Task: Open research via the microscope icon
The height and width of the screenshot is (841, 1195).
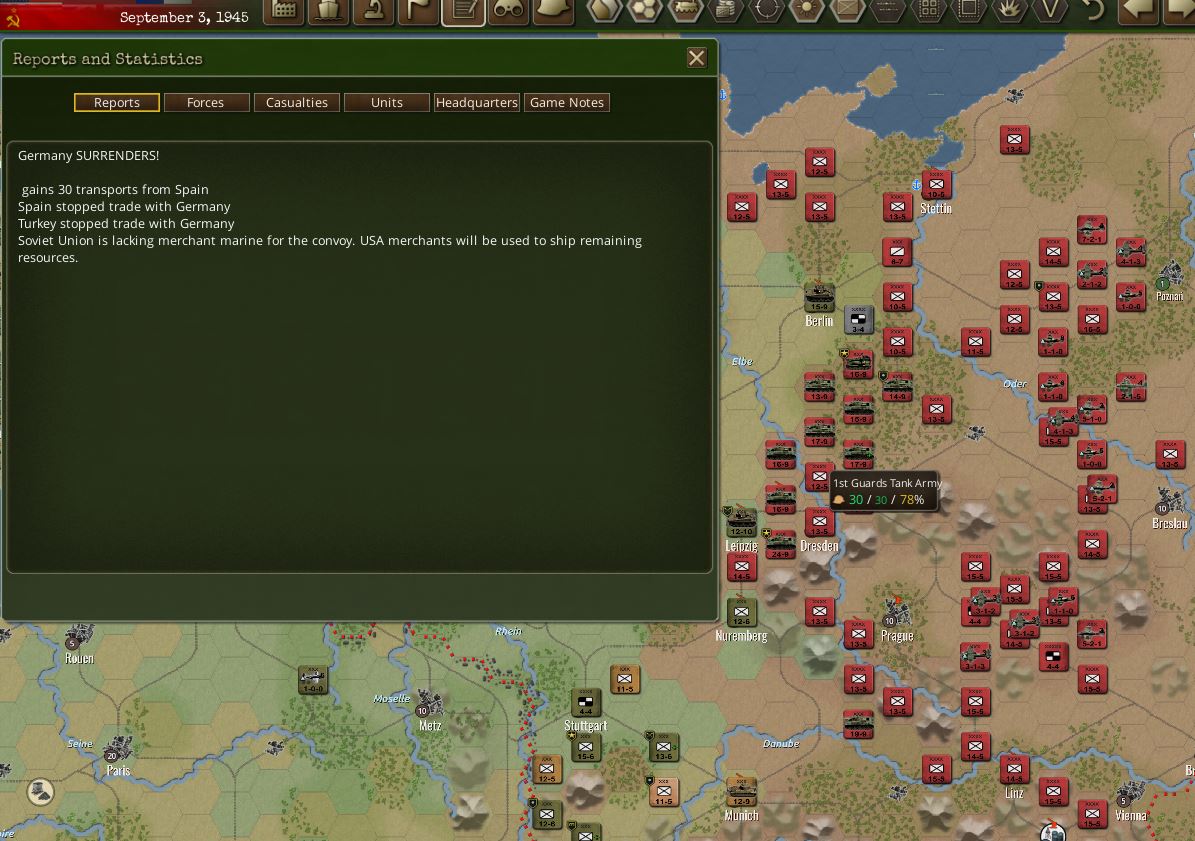Action: pyautogui.click(x=374, y=10)
